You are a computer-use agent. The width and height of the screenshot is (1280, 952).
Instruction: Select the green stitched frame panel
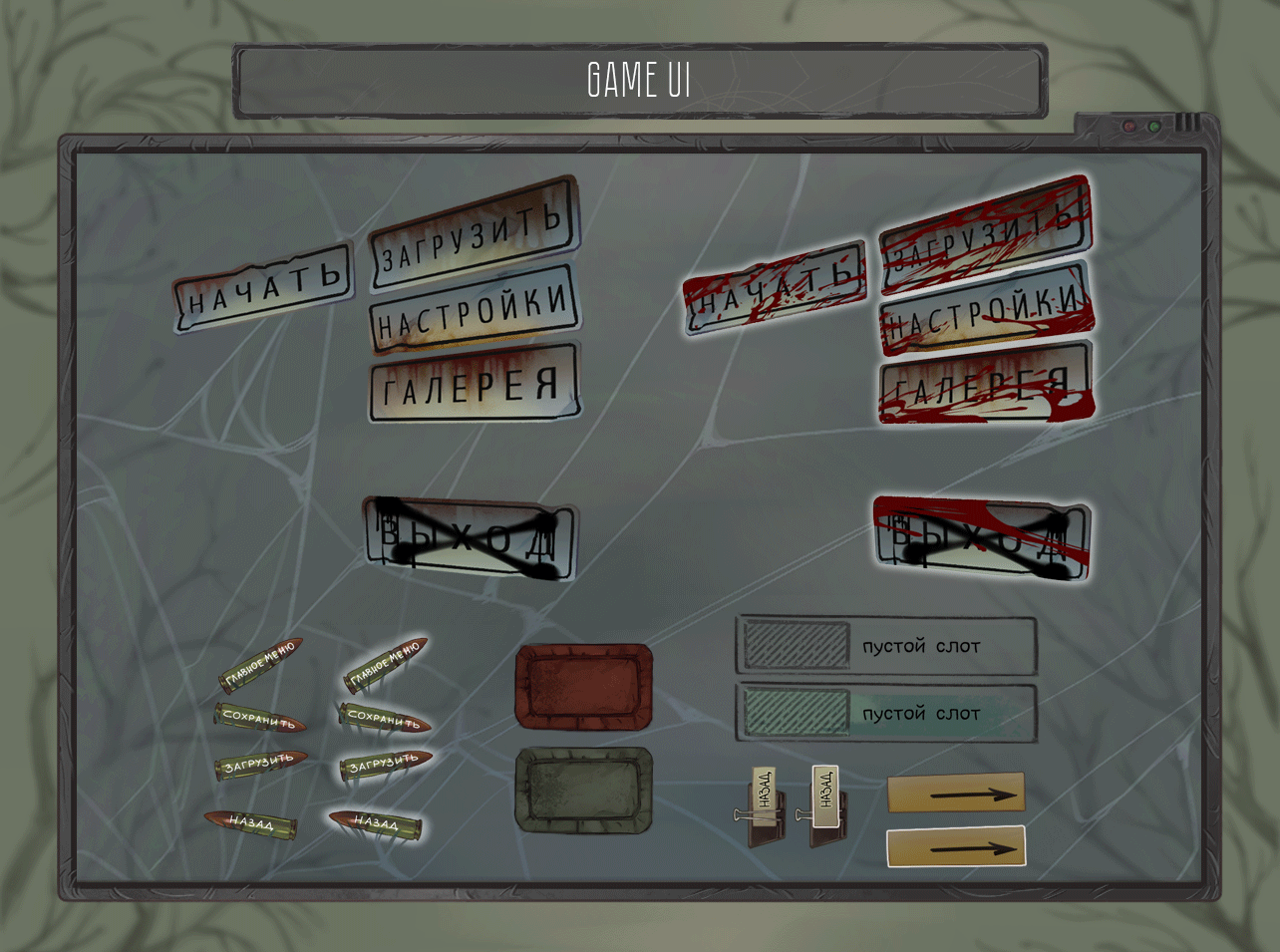click(x=584, y=791)
